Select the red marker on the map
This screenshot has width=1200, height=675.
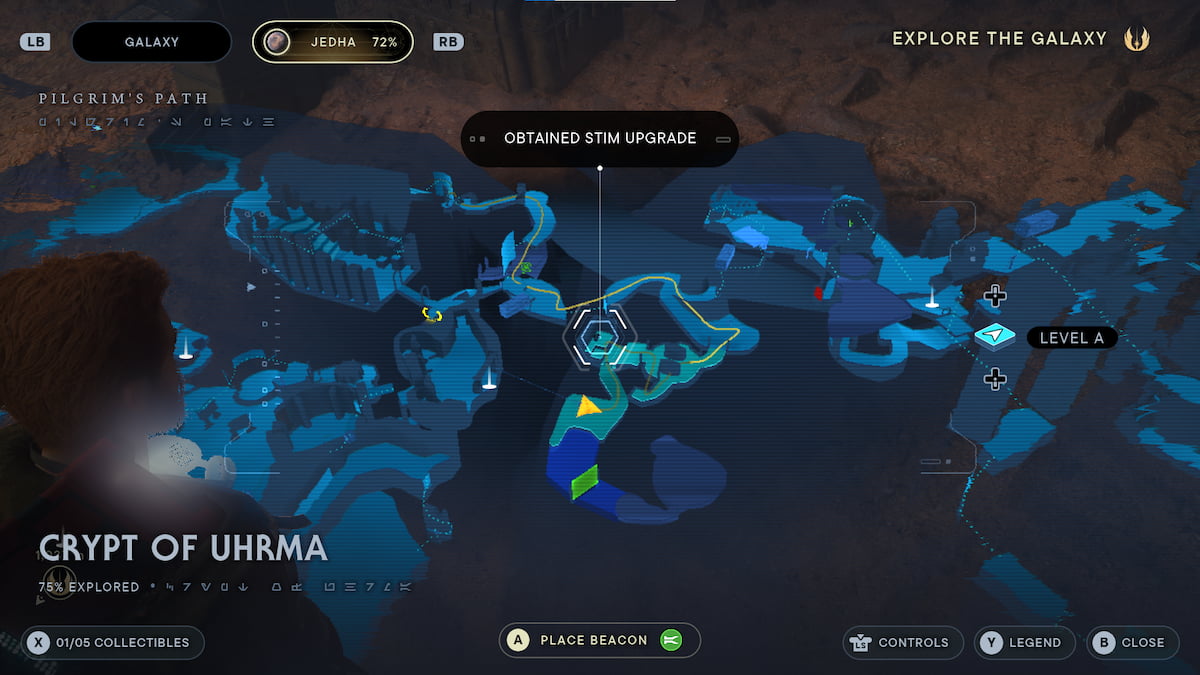(x=818, y=292)
